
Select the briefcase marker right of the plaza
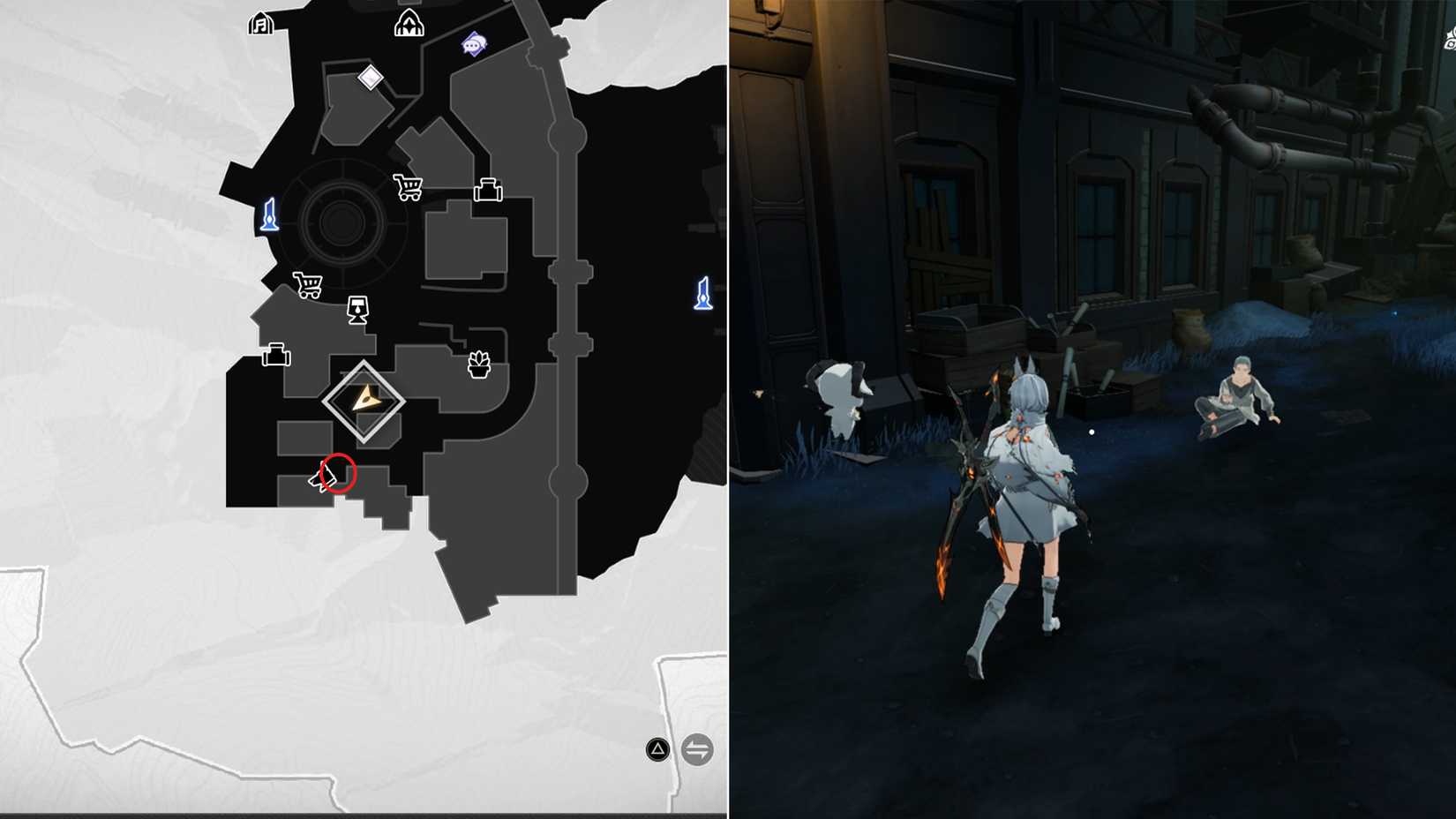(x=486, y=188)
